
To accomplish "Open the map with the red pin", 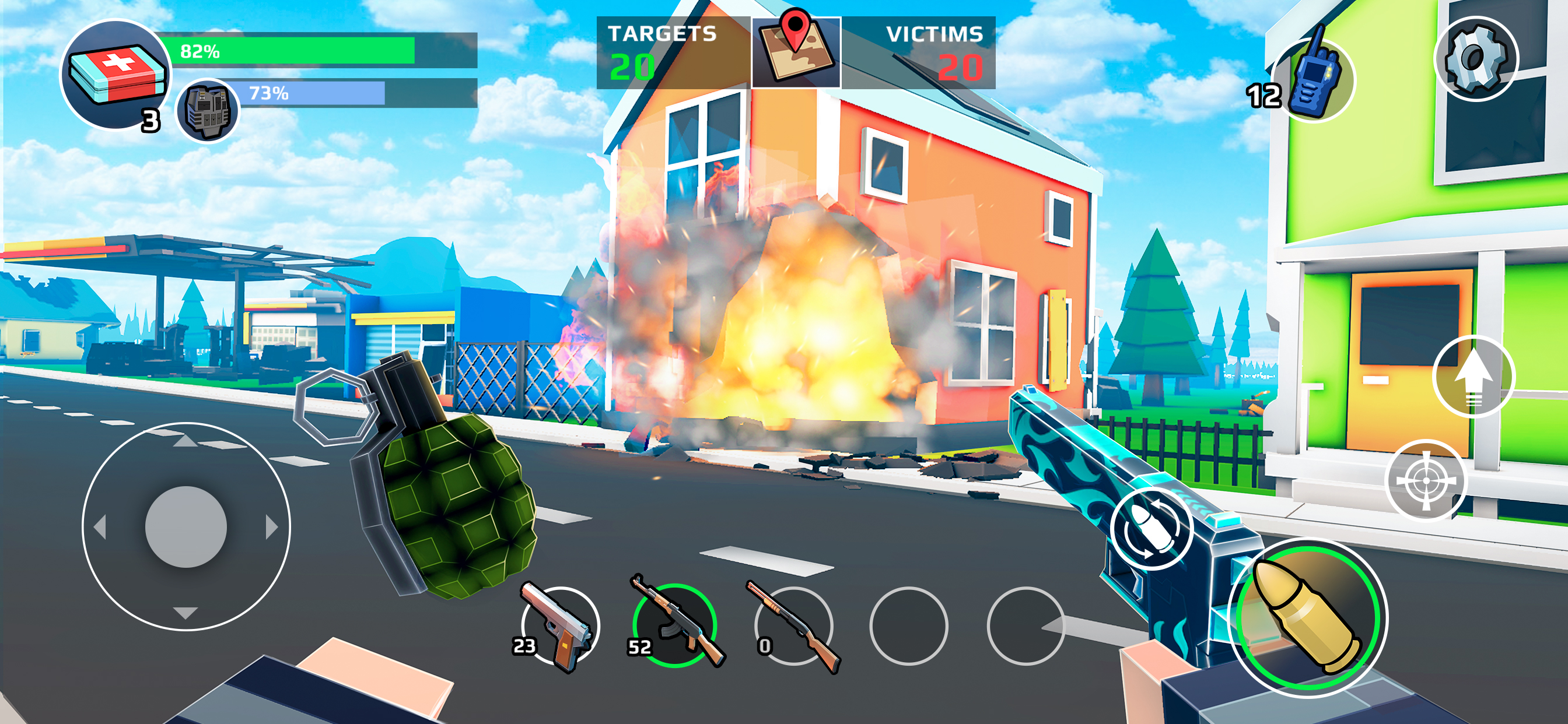I will point(796,52).
